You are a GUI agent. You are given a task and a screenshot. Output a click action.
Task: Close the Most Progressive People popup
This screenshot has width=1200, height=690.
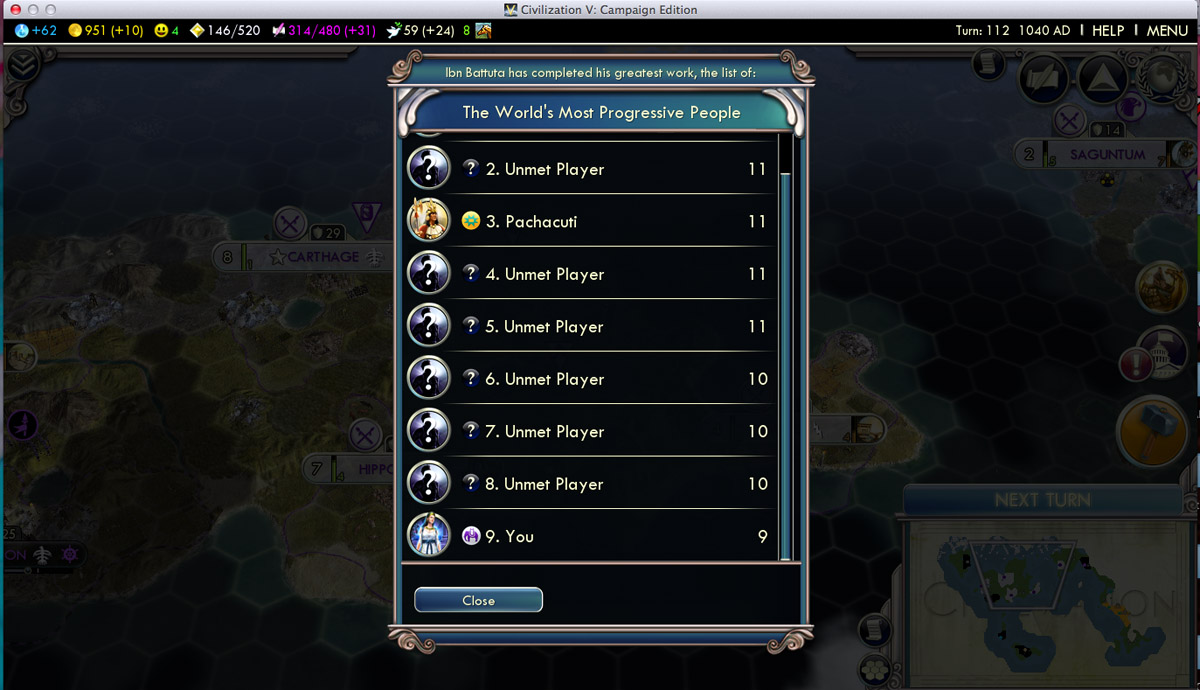(478, 600)
